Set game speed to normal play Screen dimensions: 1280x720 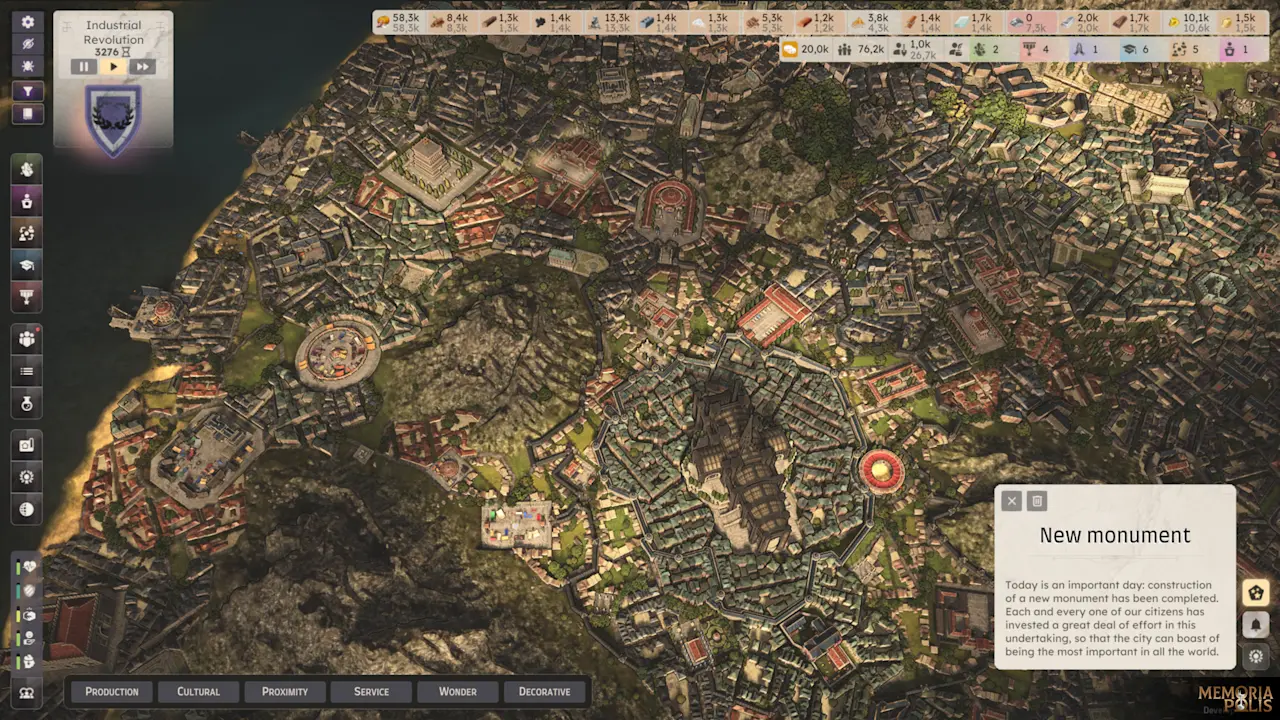point(113,67)
